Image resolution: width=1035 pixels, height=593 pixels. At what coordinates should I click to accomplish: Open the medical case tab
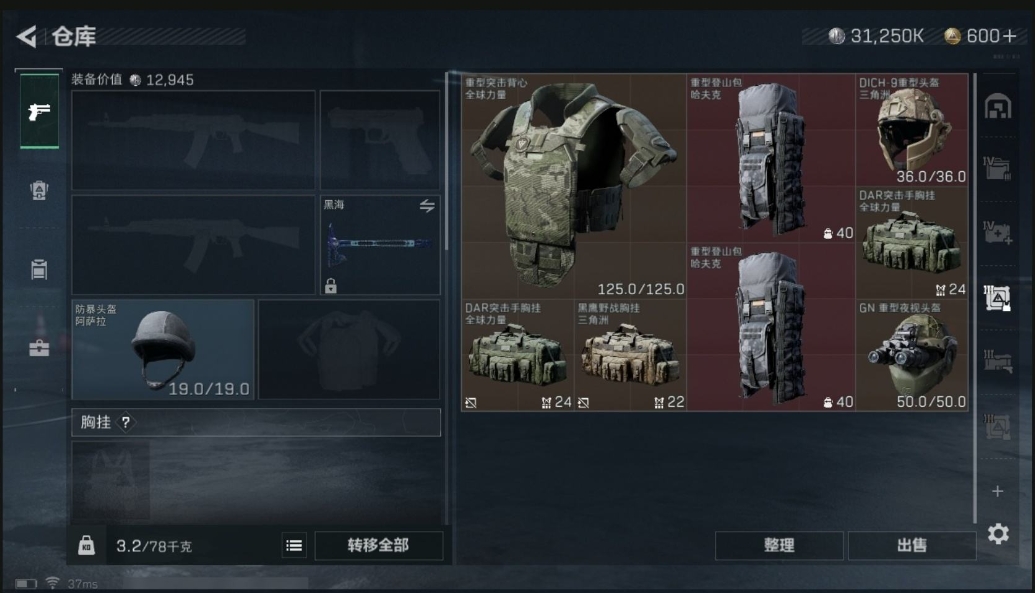[40, 348]
